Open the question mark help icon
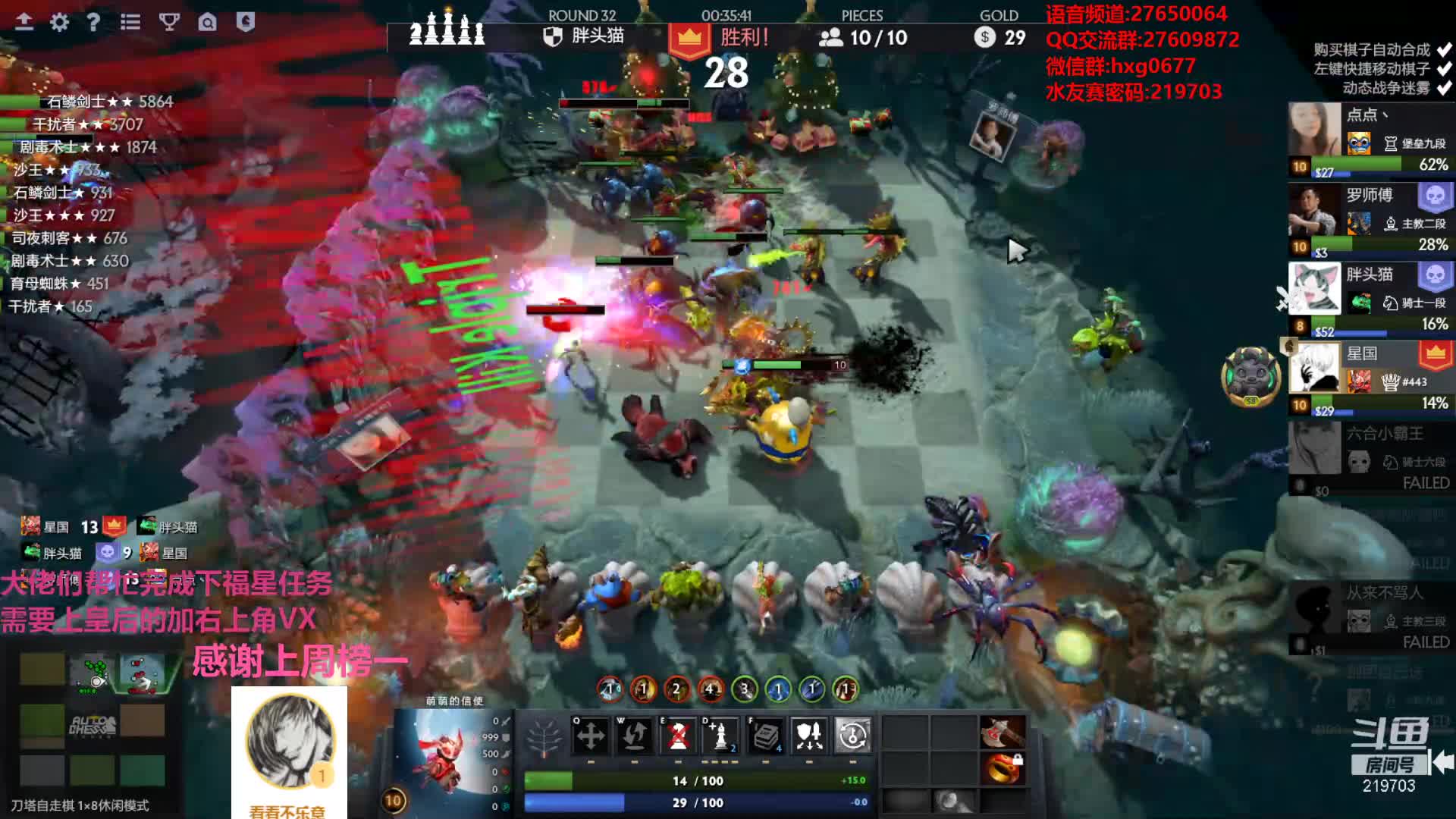Viewport: 1456px width, 819px height. (93, 22)
